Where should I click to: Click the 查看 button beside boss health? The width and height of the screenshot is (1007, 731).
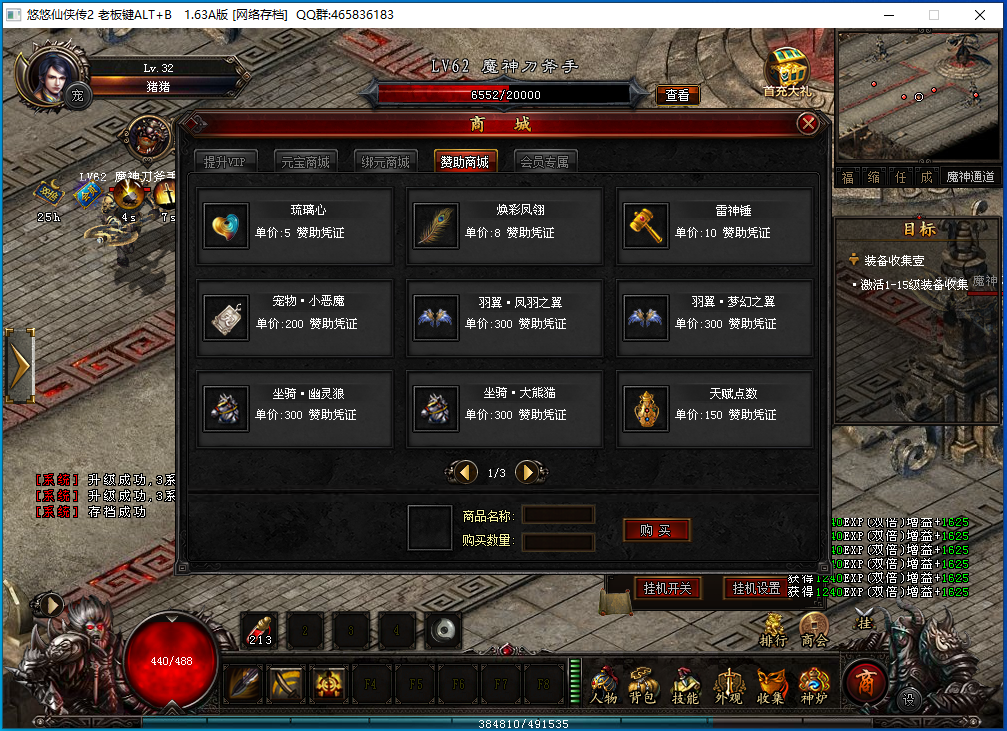[x=677, y=95]
